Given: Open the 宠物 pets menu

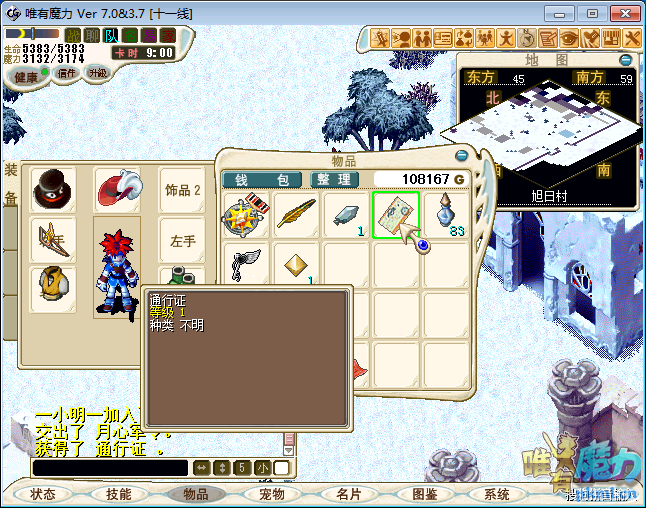Looking at the screenshot, I should click(x=272, y=494).
